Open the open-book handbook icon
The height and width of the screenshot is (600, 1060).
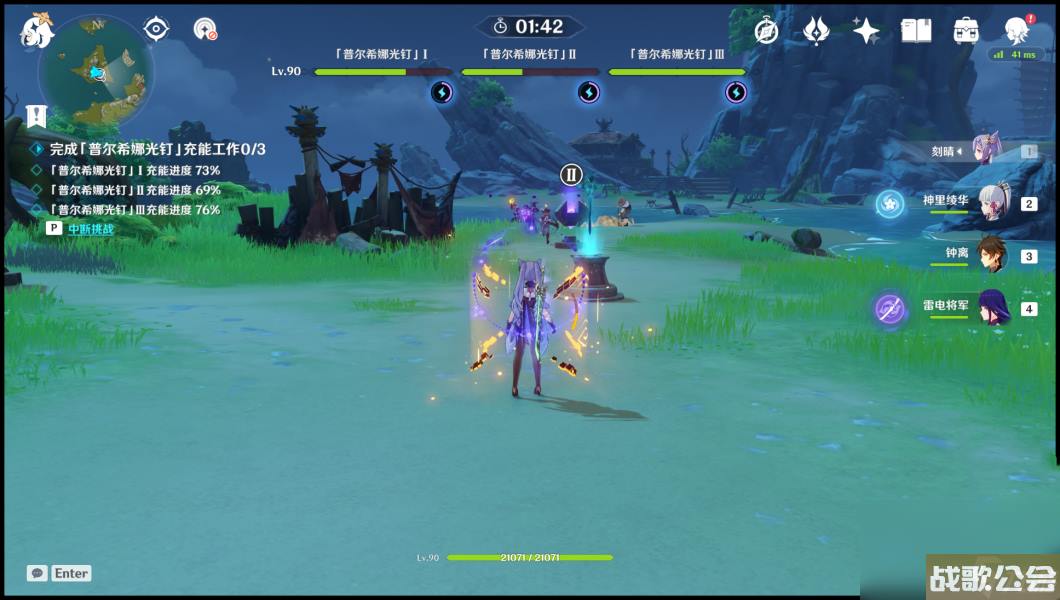click(x=916, y=30)
